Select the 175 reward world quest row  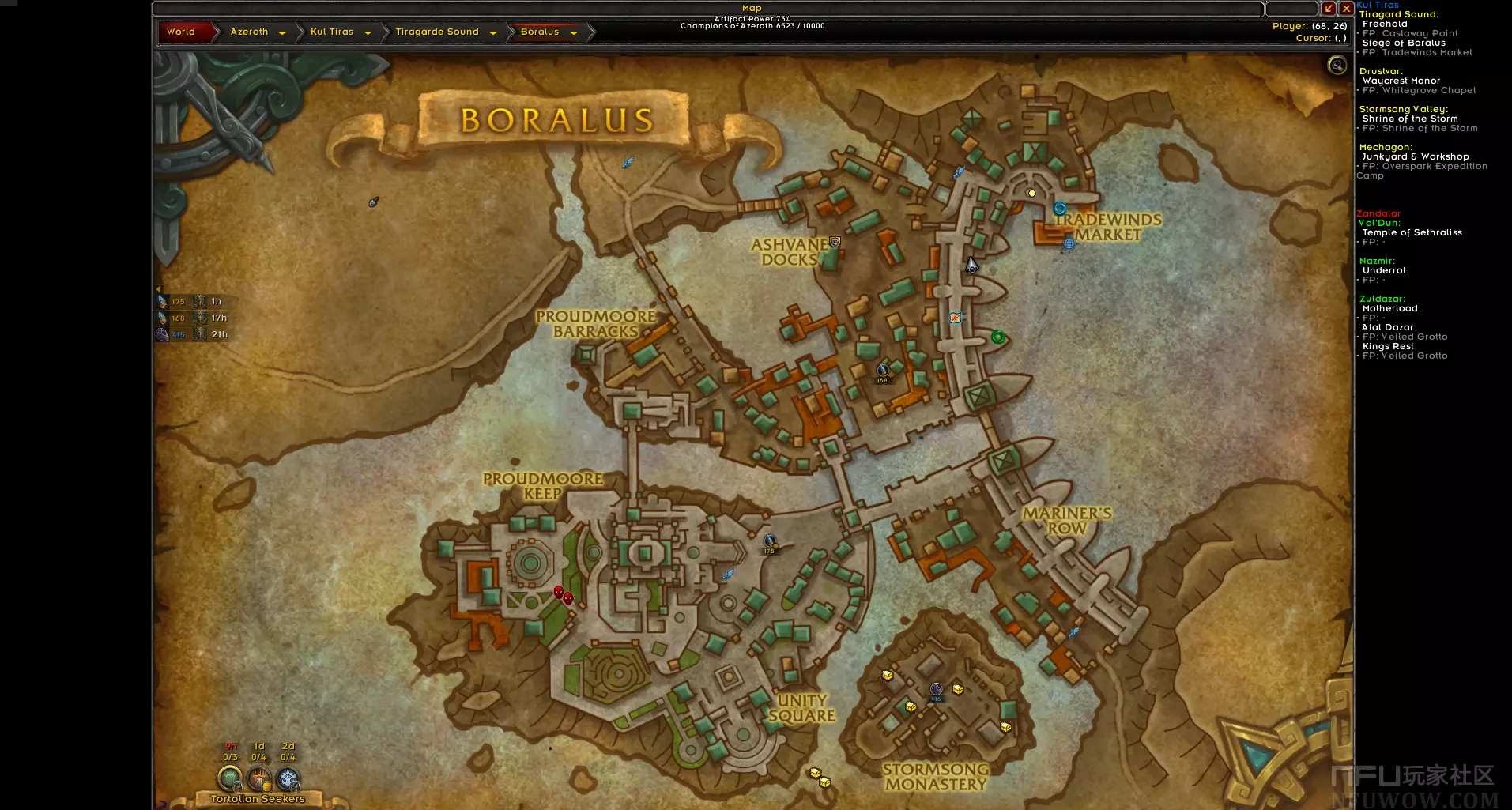[192, 301]
